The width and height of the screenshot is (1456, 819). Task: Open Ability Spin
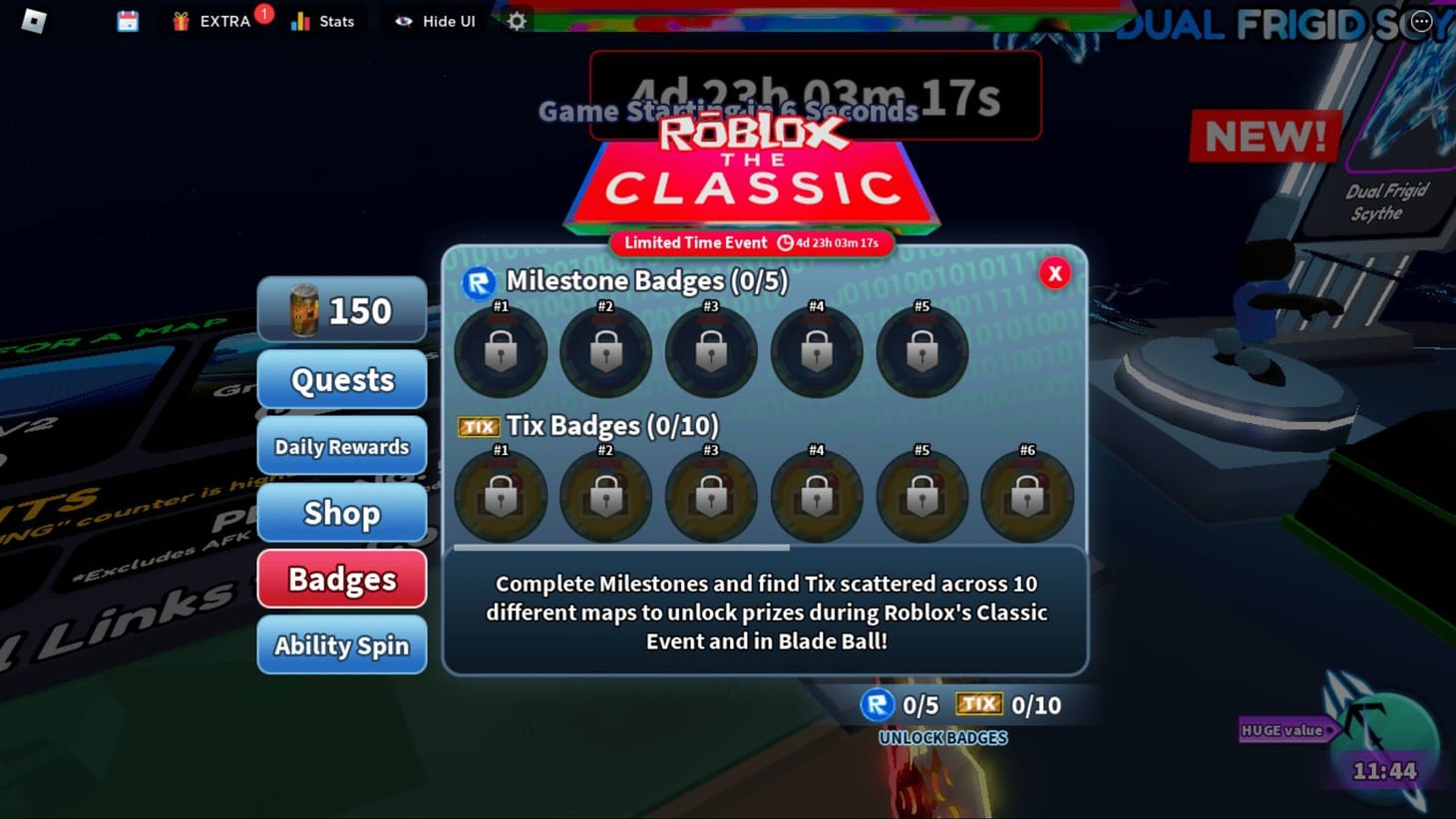click(x=341, y=645)
